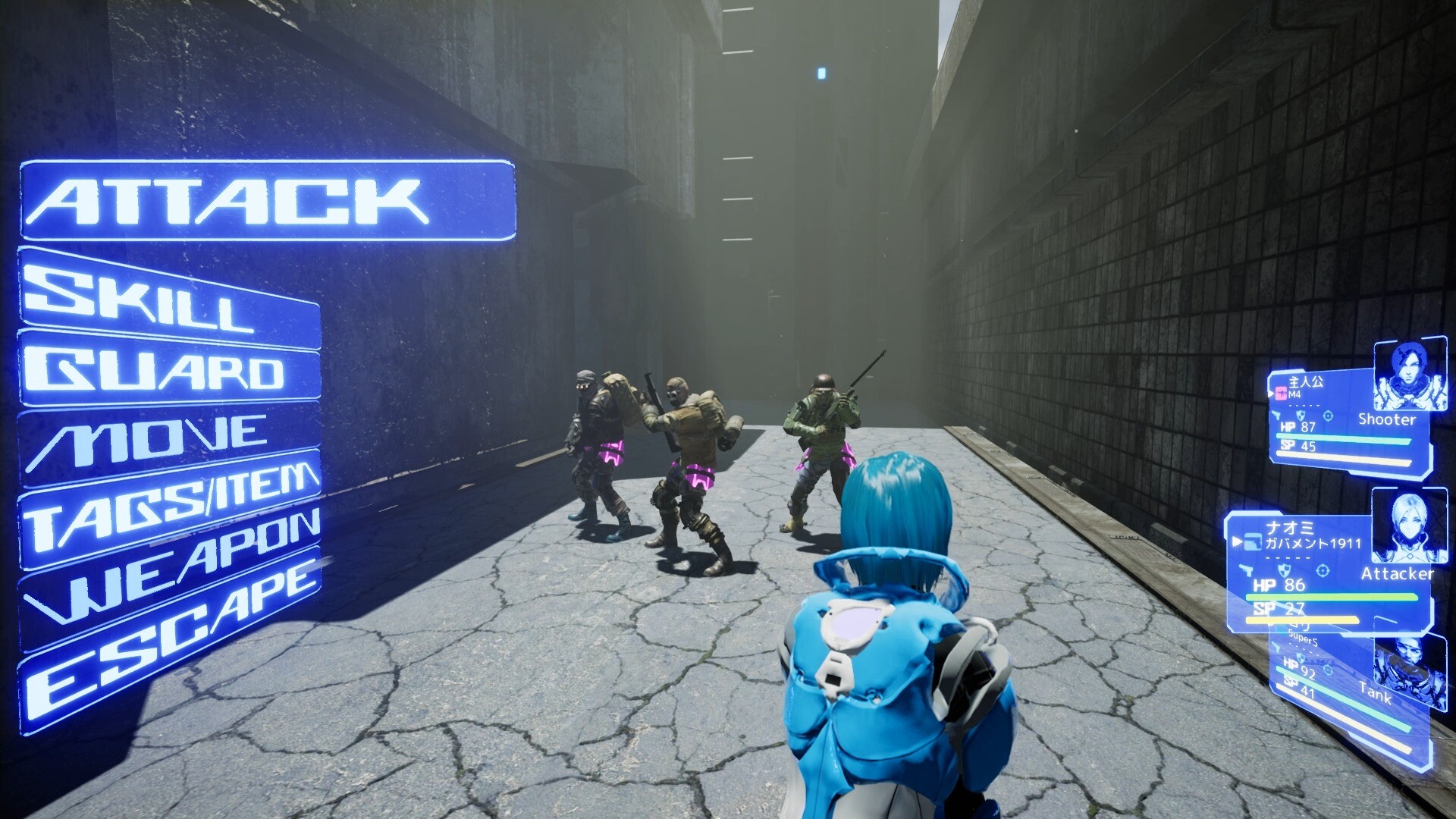Click the crosshair targeting icon on ナオミ's panel

1323,571
